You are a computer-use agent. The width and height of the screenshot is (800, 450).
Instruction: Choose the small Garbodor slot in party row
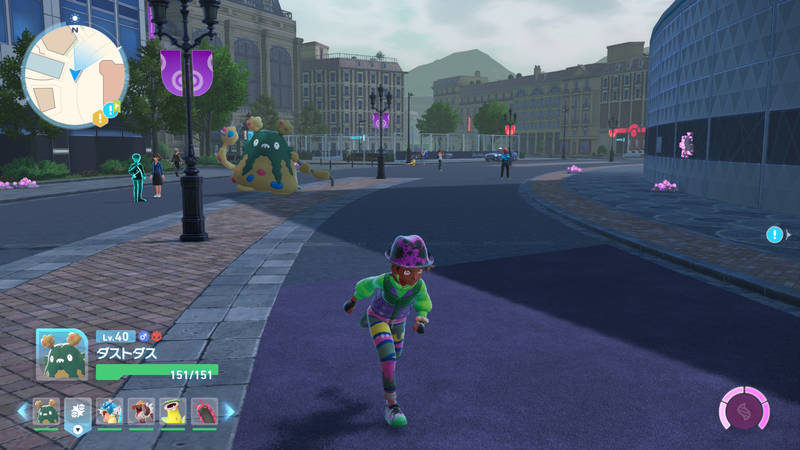(x=46, y=412)
